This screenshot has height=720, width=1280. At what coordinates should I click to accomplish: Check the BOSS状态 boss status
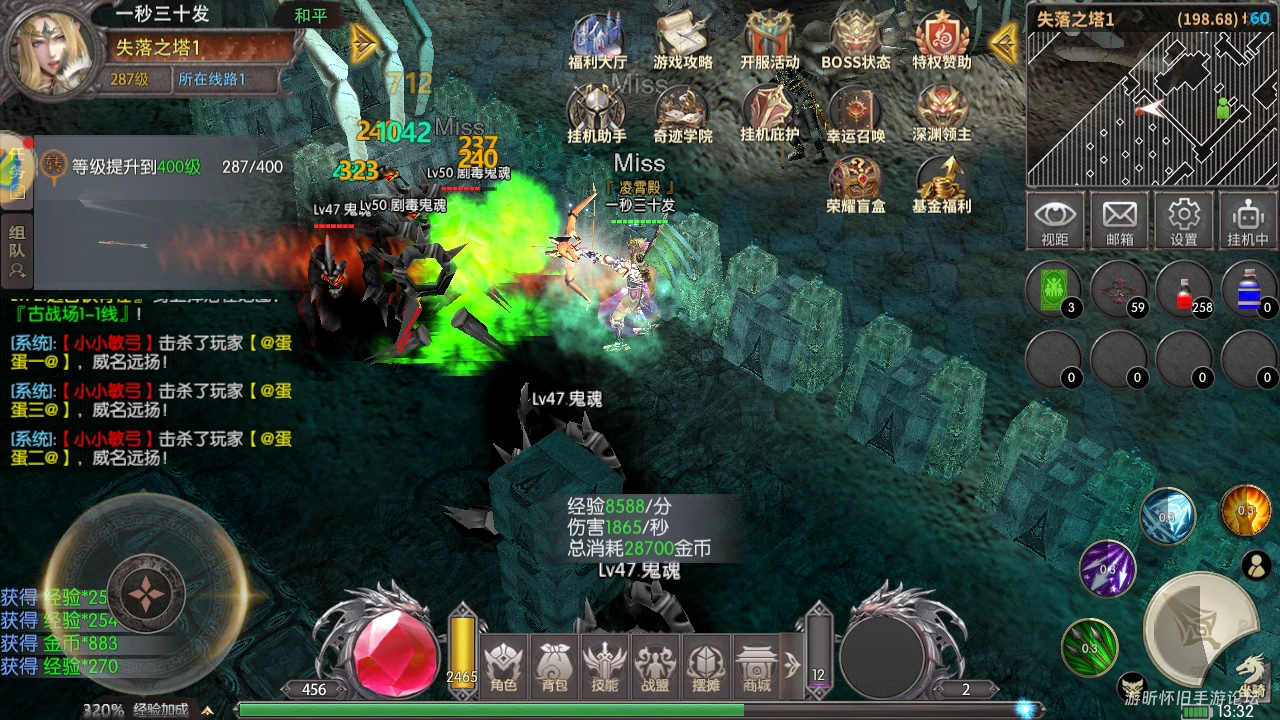click(855, 42)
